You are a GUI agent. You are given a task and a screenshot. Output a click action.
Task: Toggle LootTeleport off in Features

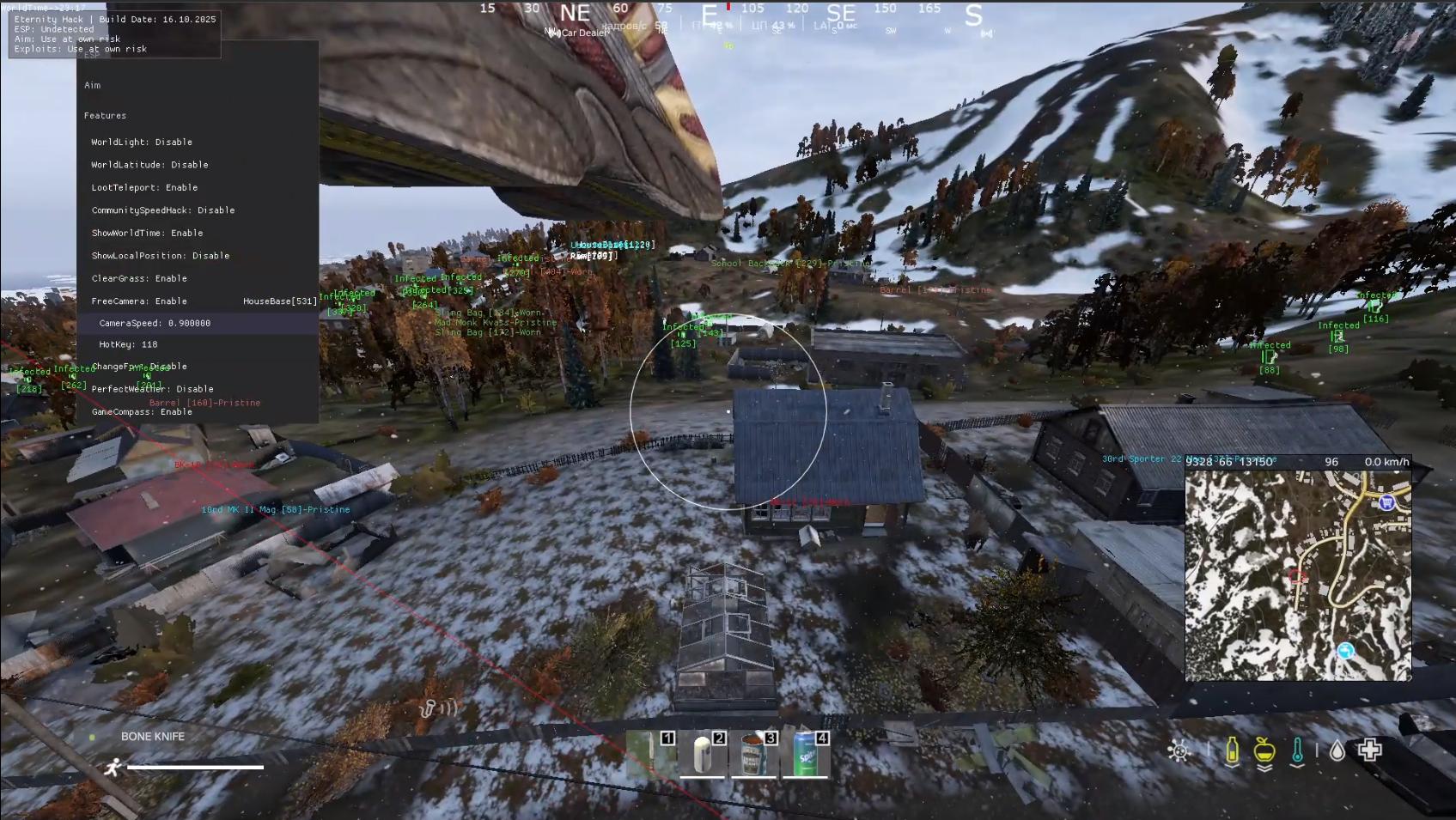[144, 187]
